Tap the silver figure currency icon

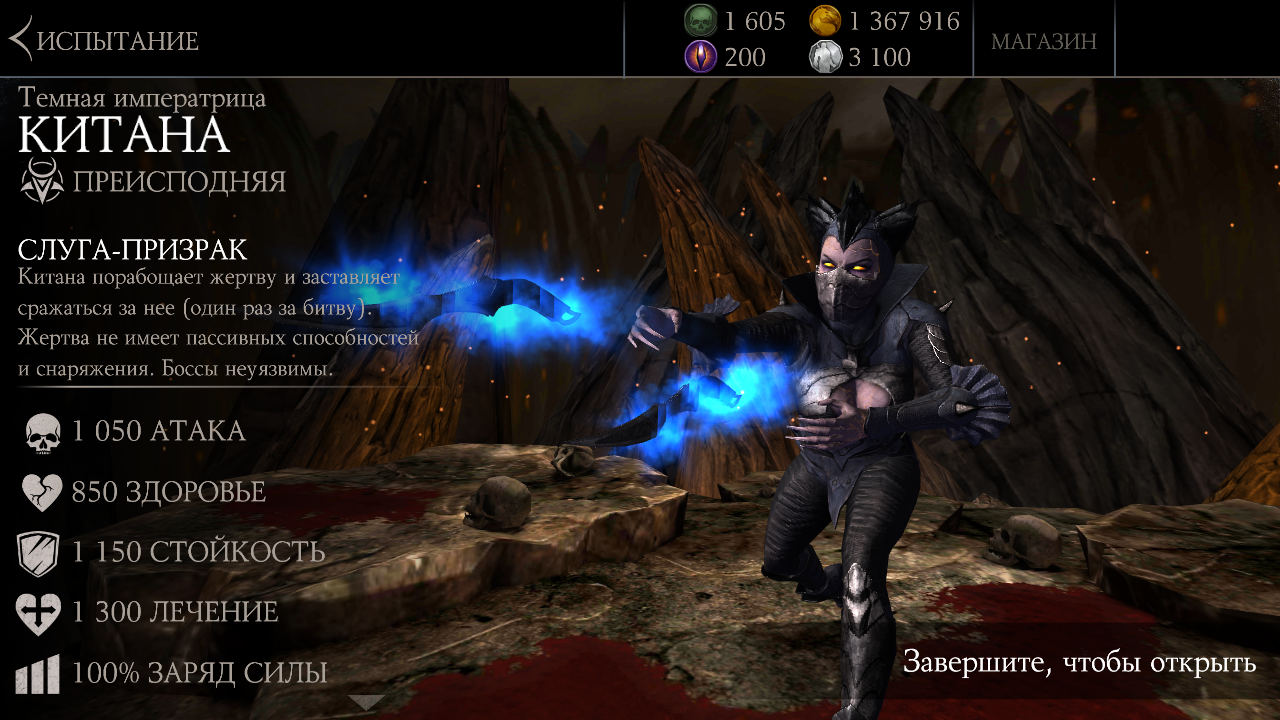point(825,57)
